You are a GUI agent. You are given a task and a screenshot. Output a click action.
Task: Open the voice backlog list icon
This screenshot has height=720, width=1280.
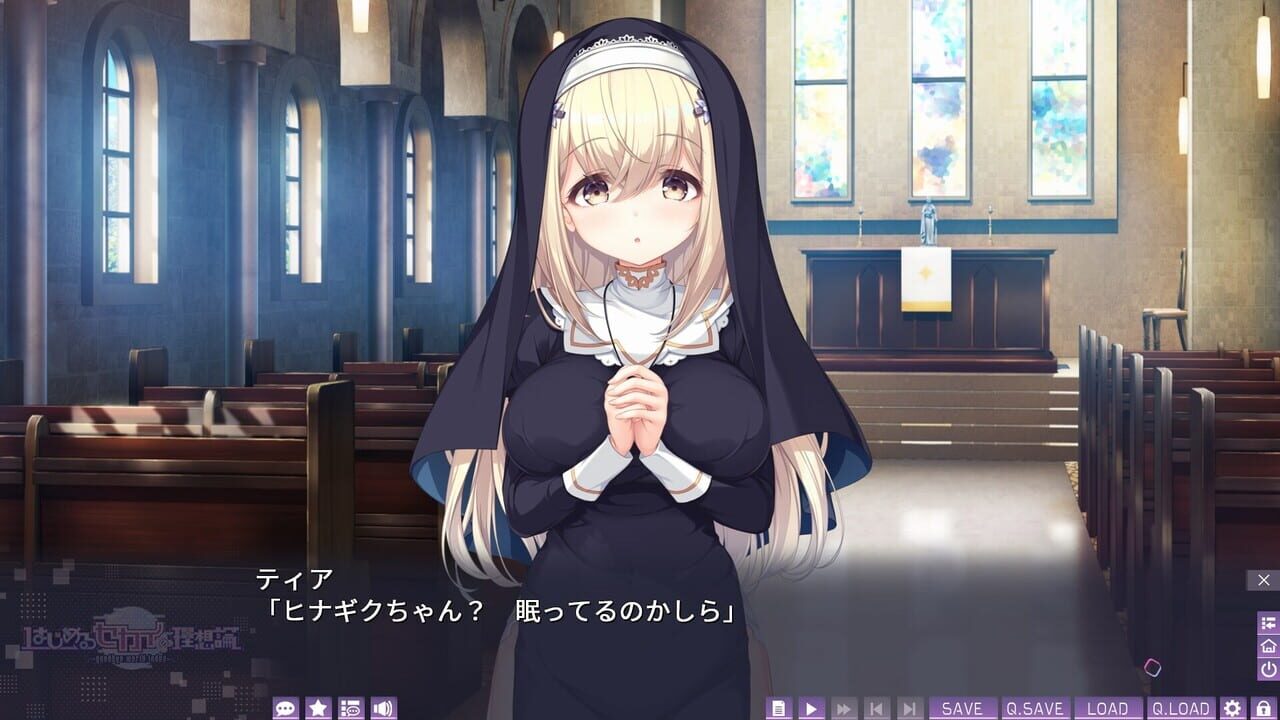[350, 705]
